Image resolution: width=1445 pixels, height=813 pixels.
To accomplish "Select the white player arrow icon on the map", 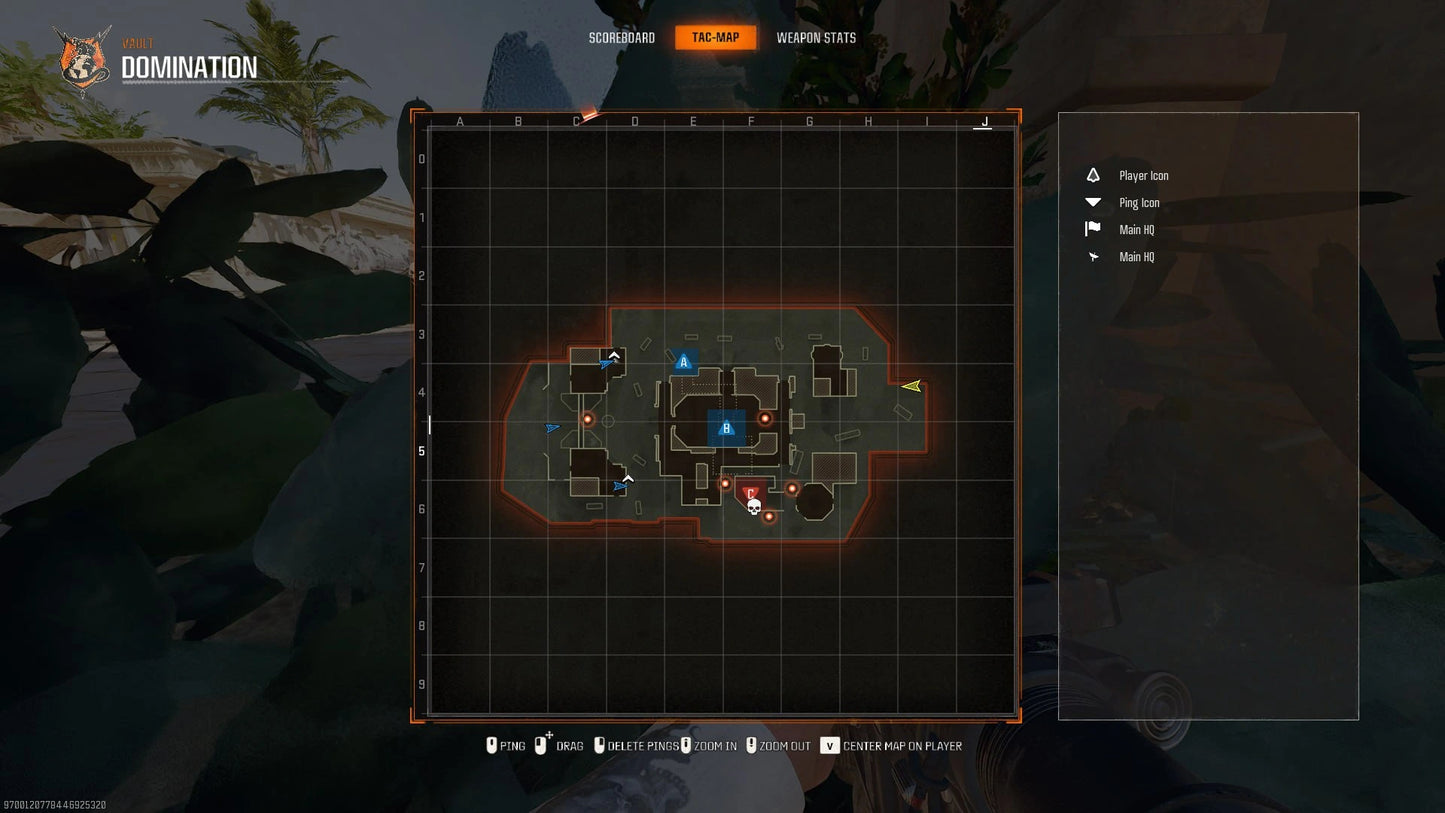I will 614,354.
